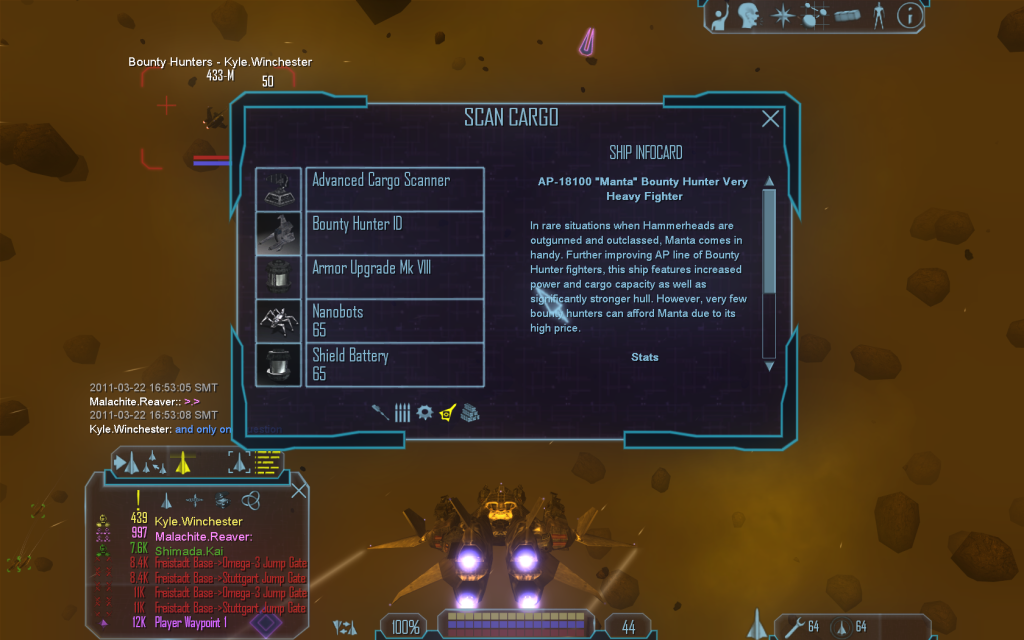Close the Scan Cargo window
The height and width of the screenshot is (640, 1024).
(x=770, y=119)
